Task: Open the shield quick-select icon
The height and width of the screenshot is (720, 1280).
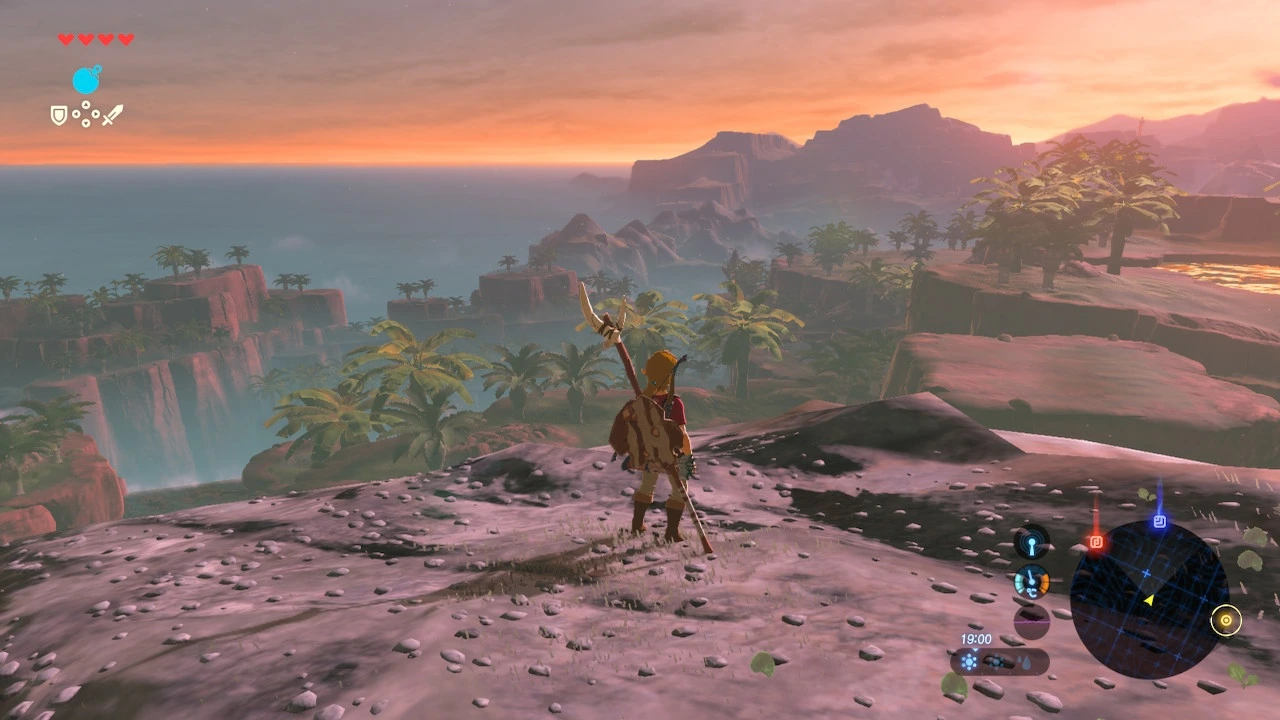Action: coord(59,115)
